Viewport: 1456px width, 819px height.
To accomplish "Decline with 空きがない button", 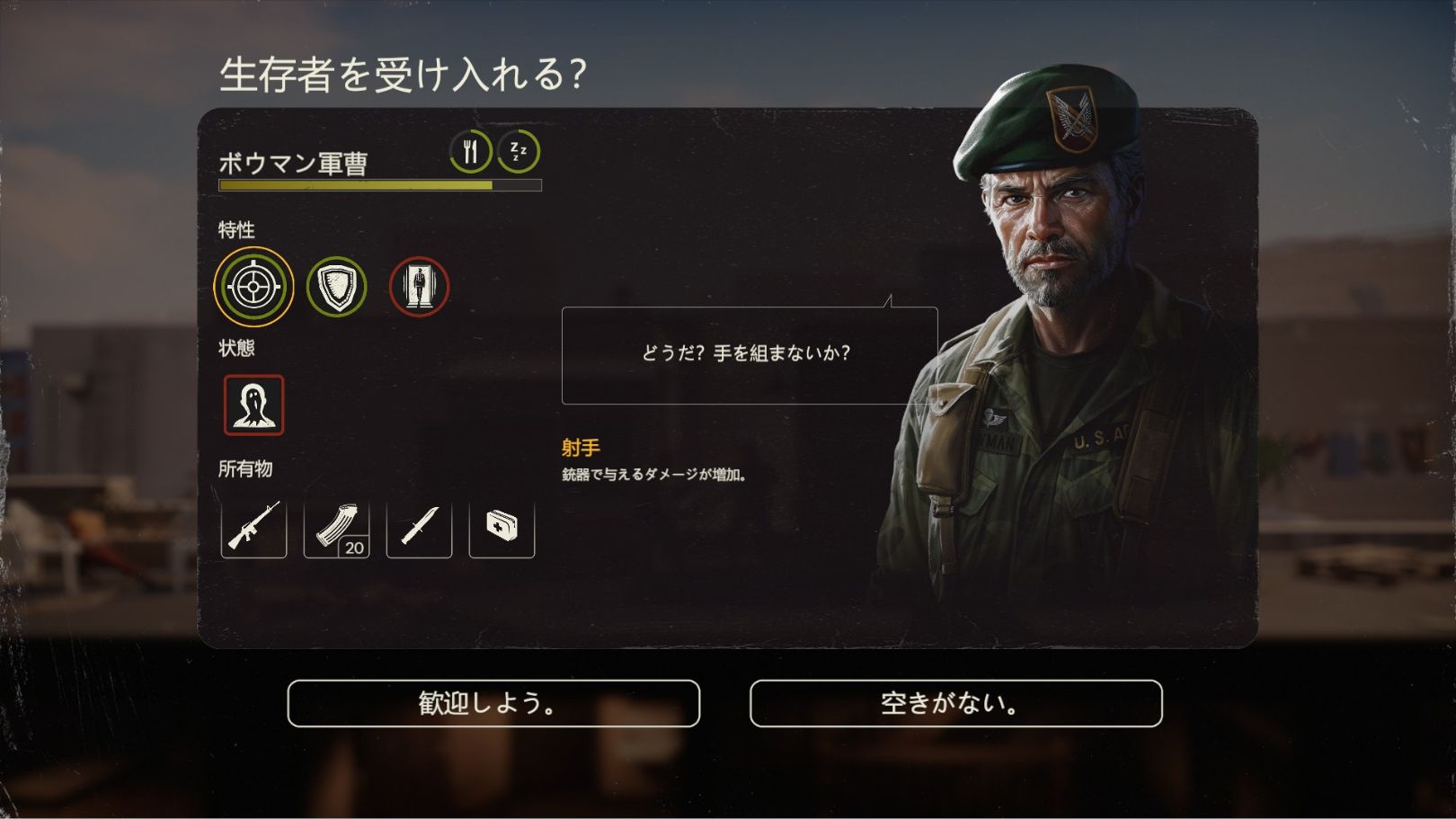I will point(955,703).
